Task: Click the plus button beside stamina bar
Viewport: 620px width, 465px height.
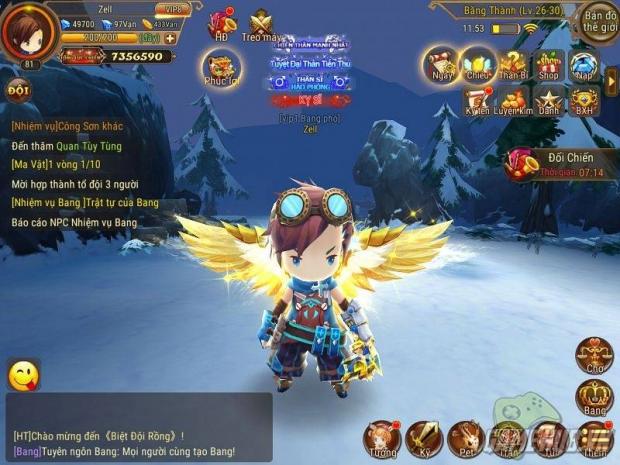Action: point(170,38)
